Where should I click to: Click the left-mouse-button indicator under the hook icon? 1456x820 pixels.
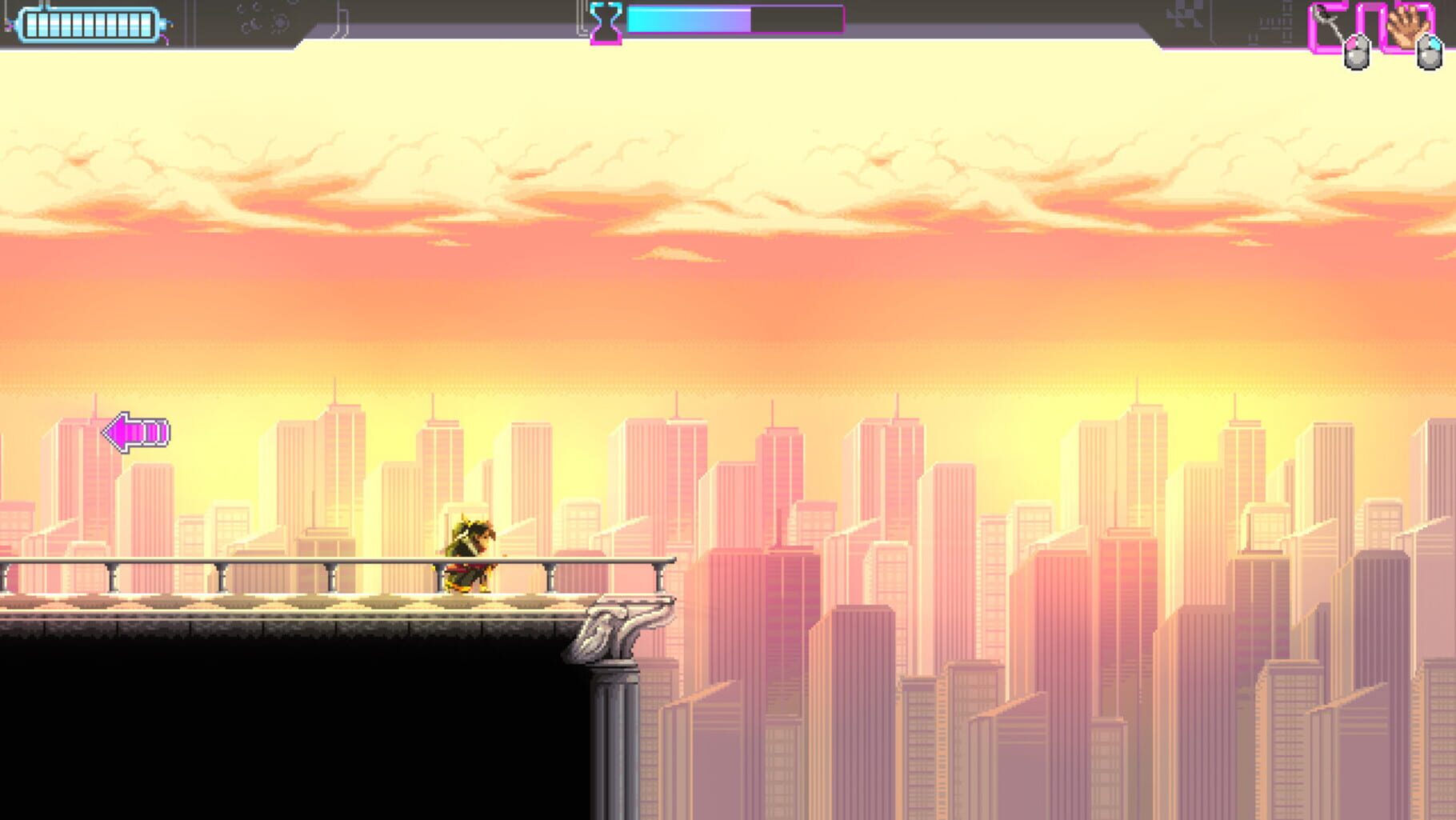pos(1357,53)
